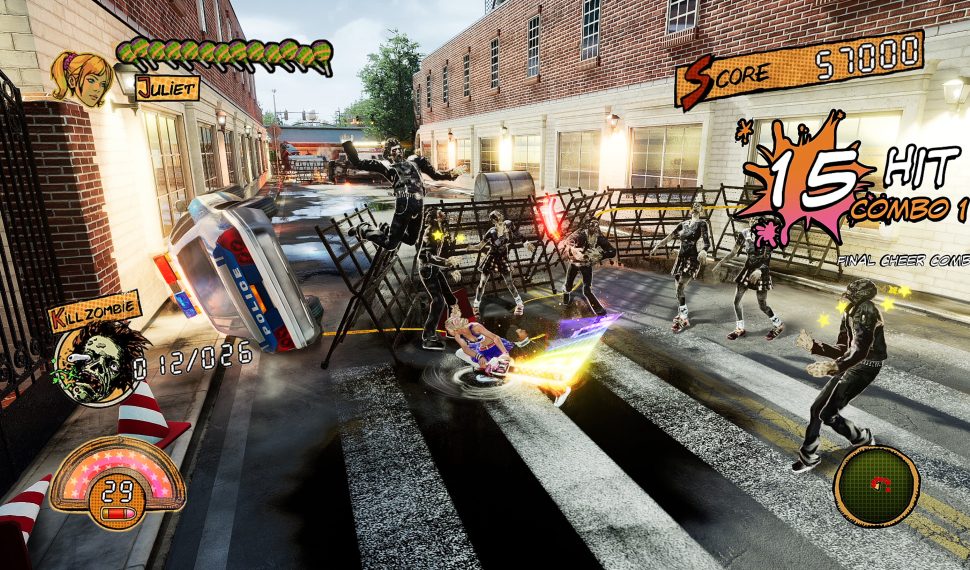Screen dimensions: 970x570
Task: Open the circular radar minimap
Action: click(876, 486)
